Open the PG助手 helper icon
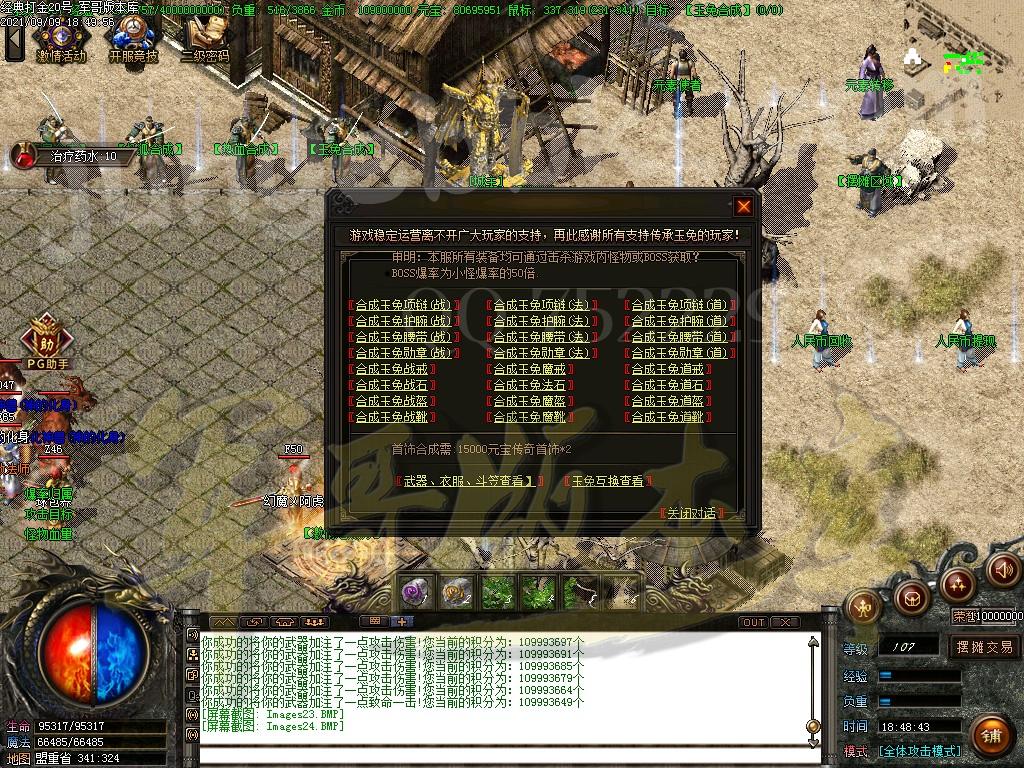Image resolution: width=1024 pixels, height=768 pixels. point(45,338)
